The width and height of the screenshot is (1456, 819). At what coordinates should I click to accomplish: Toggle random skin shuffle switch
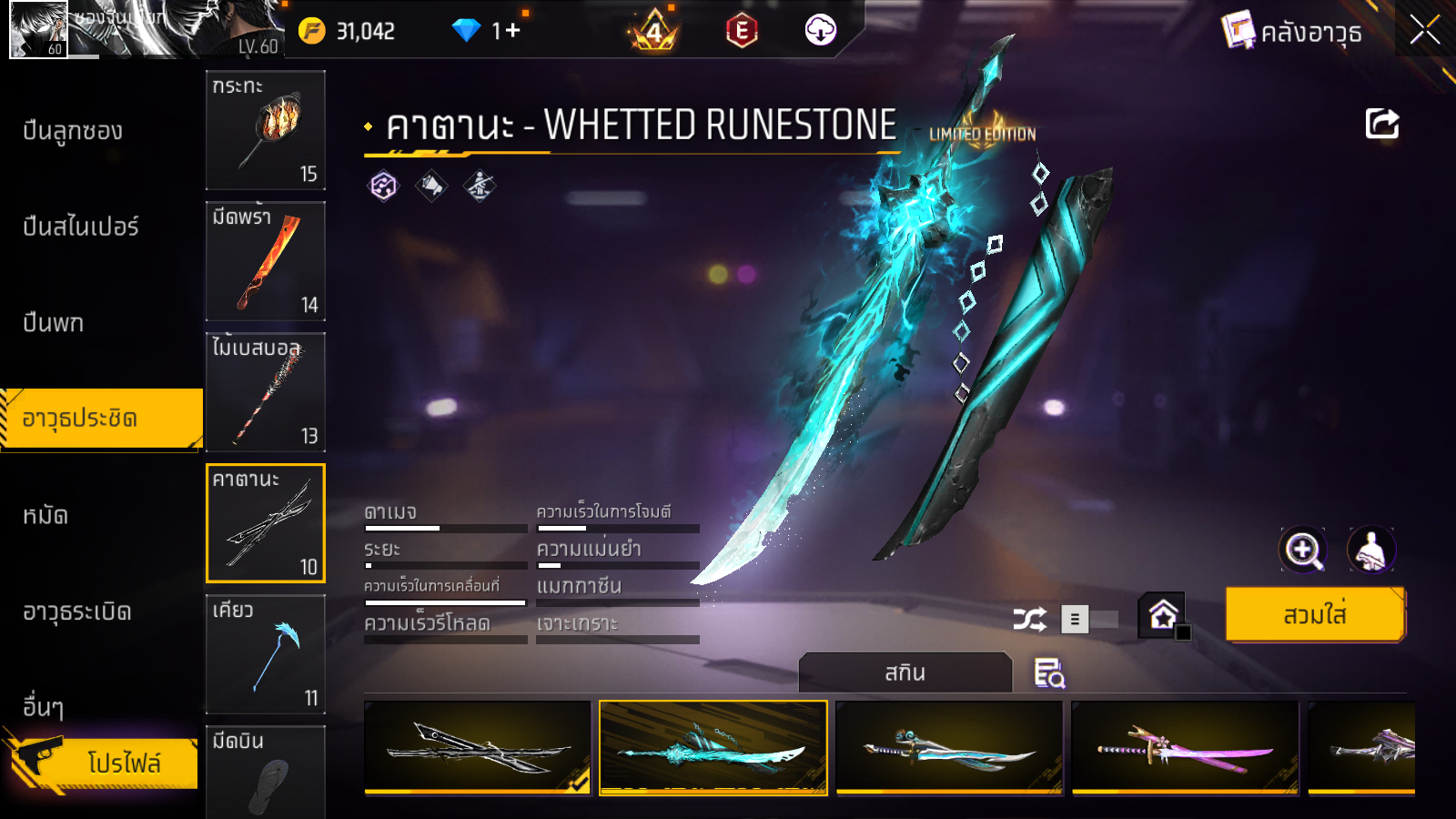point(1089,620)
